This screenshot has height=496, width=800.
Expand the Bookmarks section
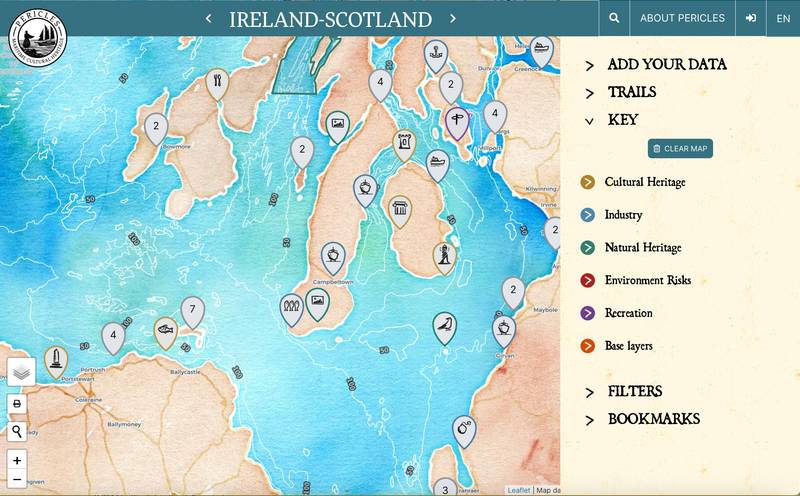click(x=653, y=419)
